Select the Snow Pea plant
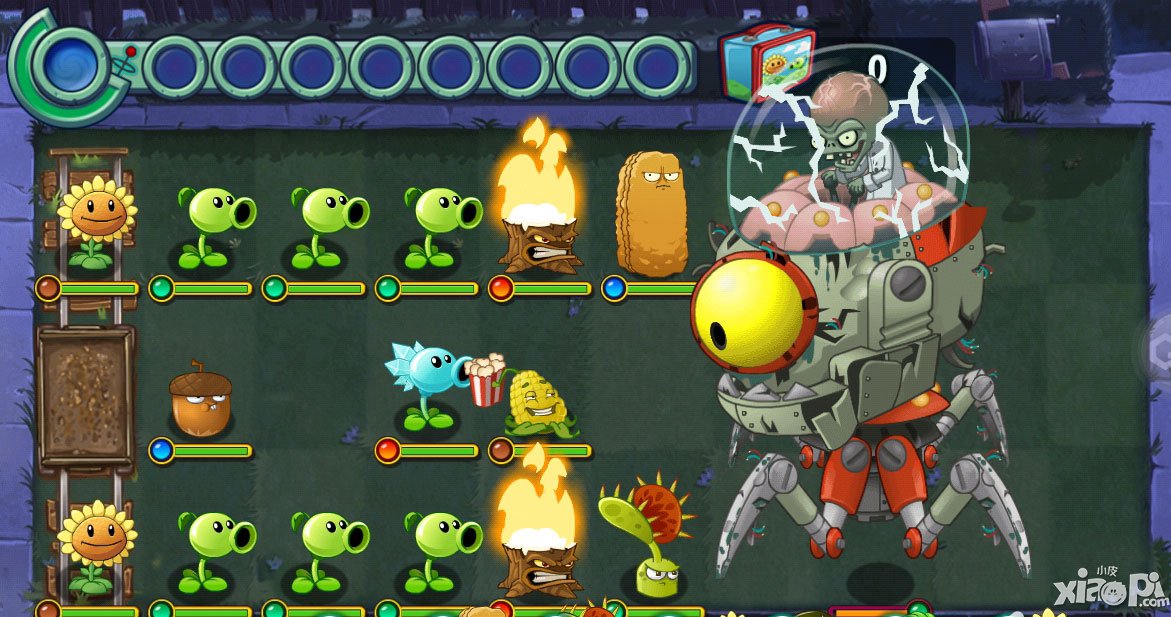 tap(426, 385)
